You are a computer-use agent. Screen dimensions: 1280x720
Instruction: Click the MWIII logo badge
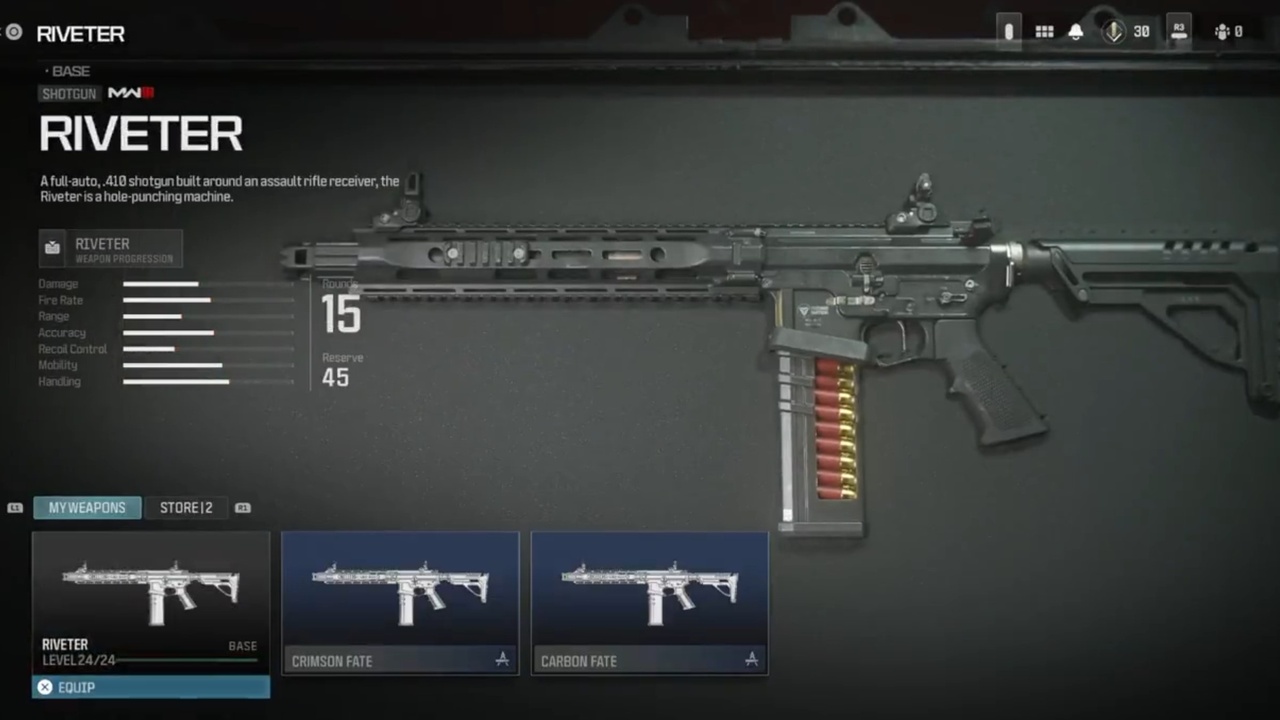129,93
